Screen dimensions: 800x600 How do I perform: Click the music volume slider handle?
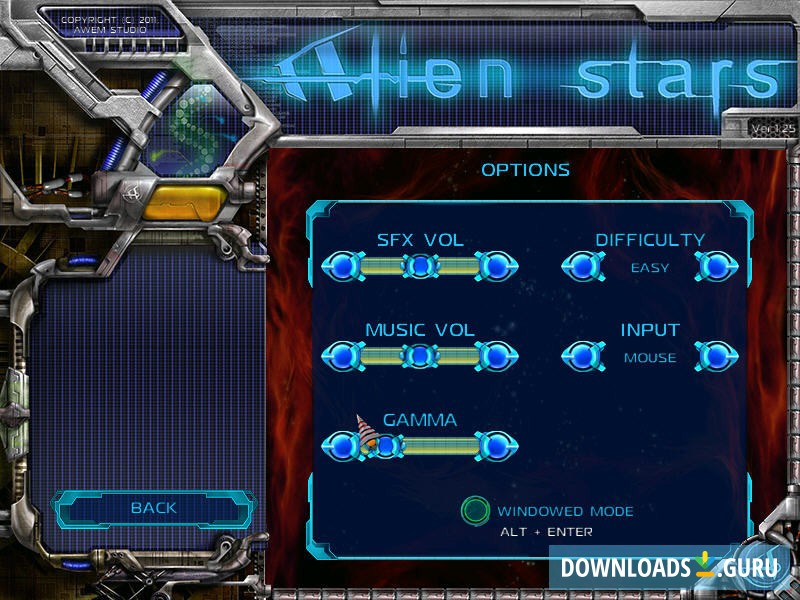click(421, 355)
